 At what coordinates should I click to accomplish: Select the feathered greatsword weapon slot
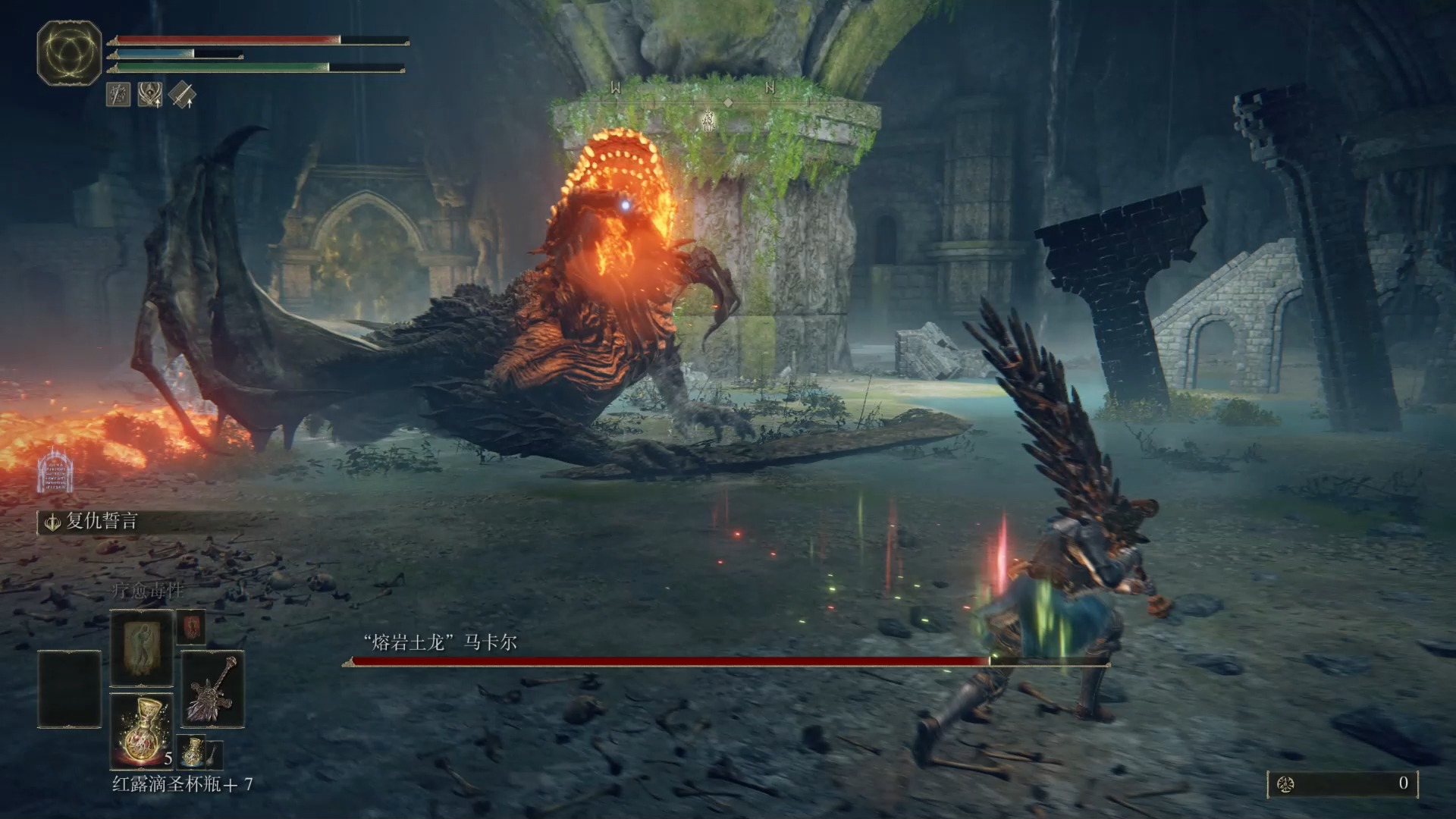(x=212, y=689)
